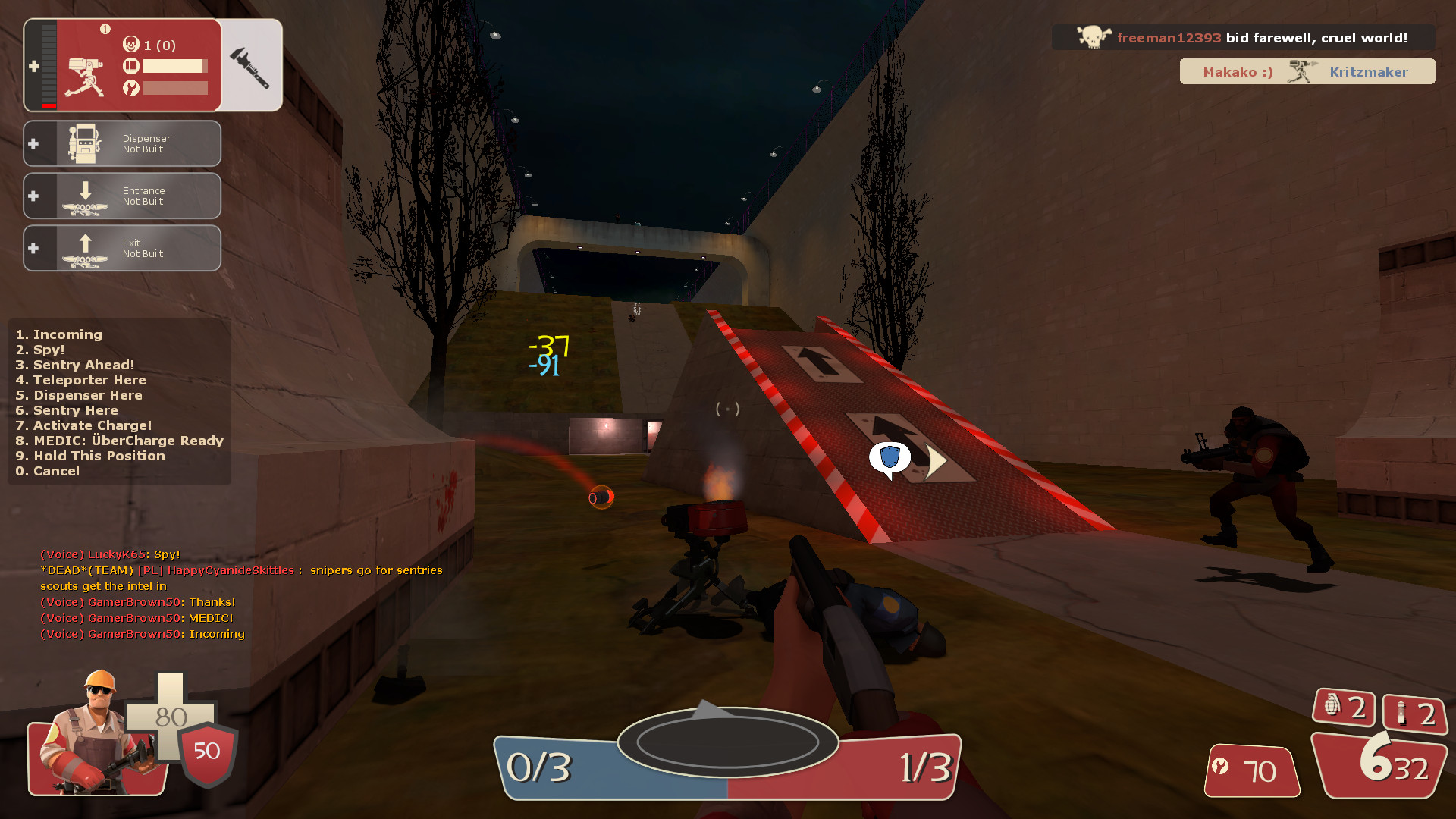Screen dimensions: 1456x819
Task: Click the plus icon beside the sentry health bar
Action: (33, 67)
